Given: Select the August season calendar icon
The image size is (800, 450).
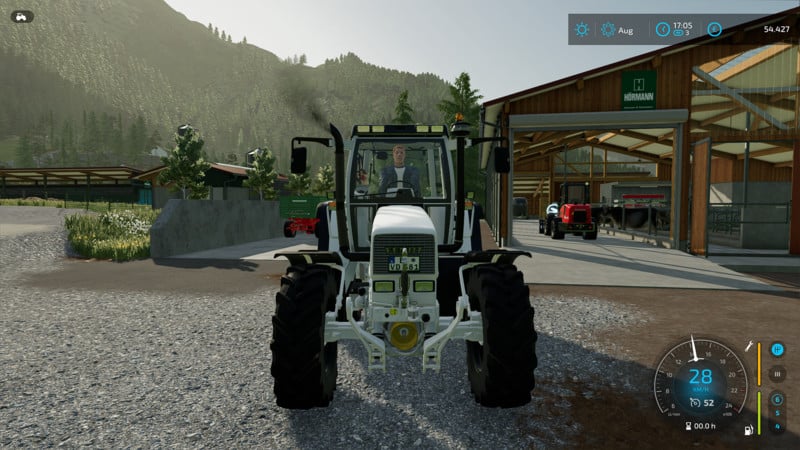Looking at the screenshot, I should pyautogui.click(x=608, y=29).
